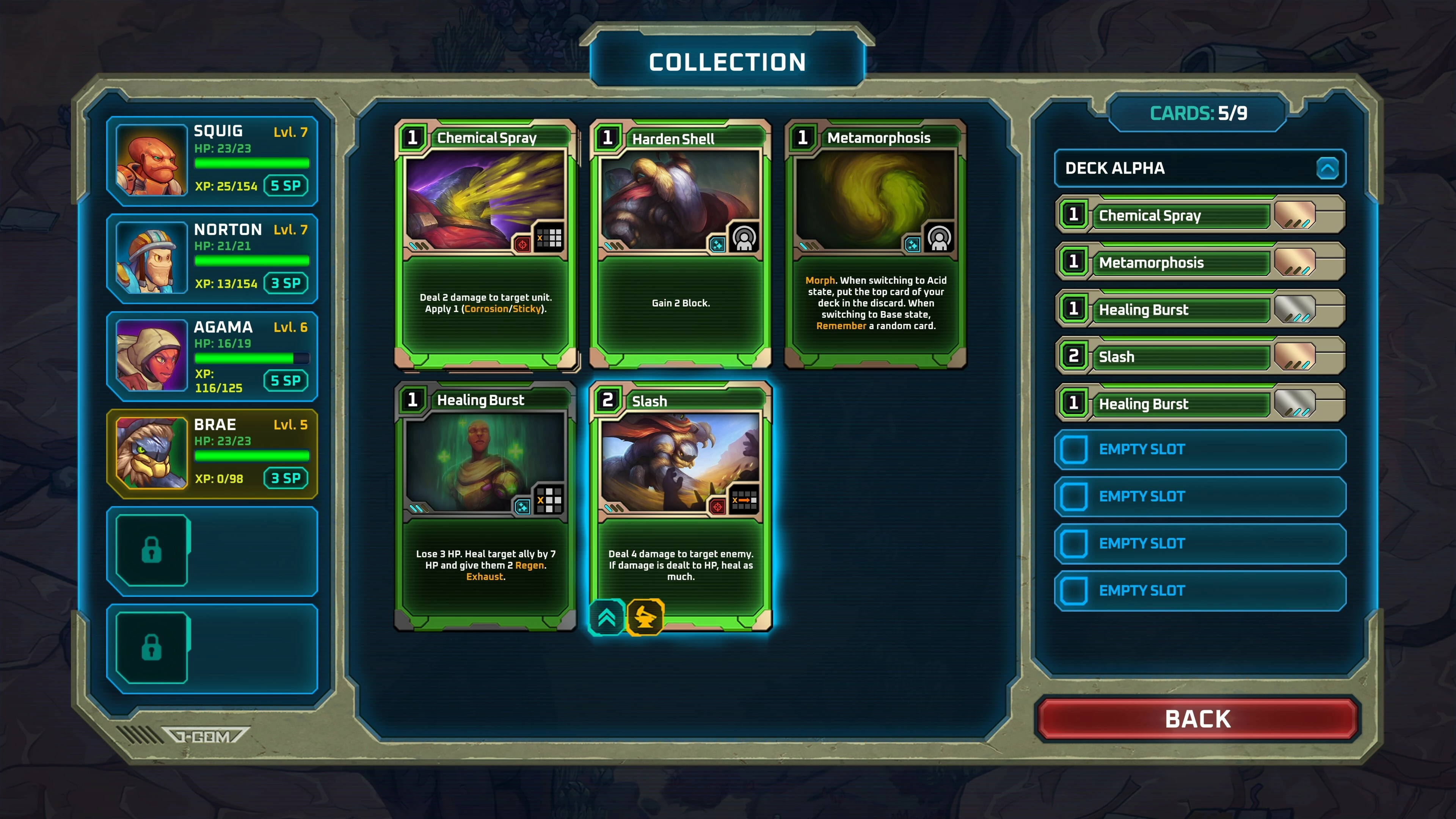Click the Healing Burst collection card
The width and height of the screenshot is (1456, 819).
[485, 507]
